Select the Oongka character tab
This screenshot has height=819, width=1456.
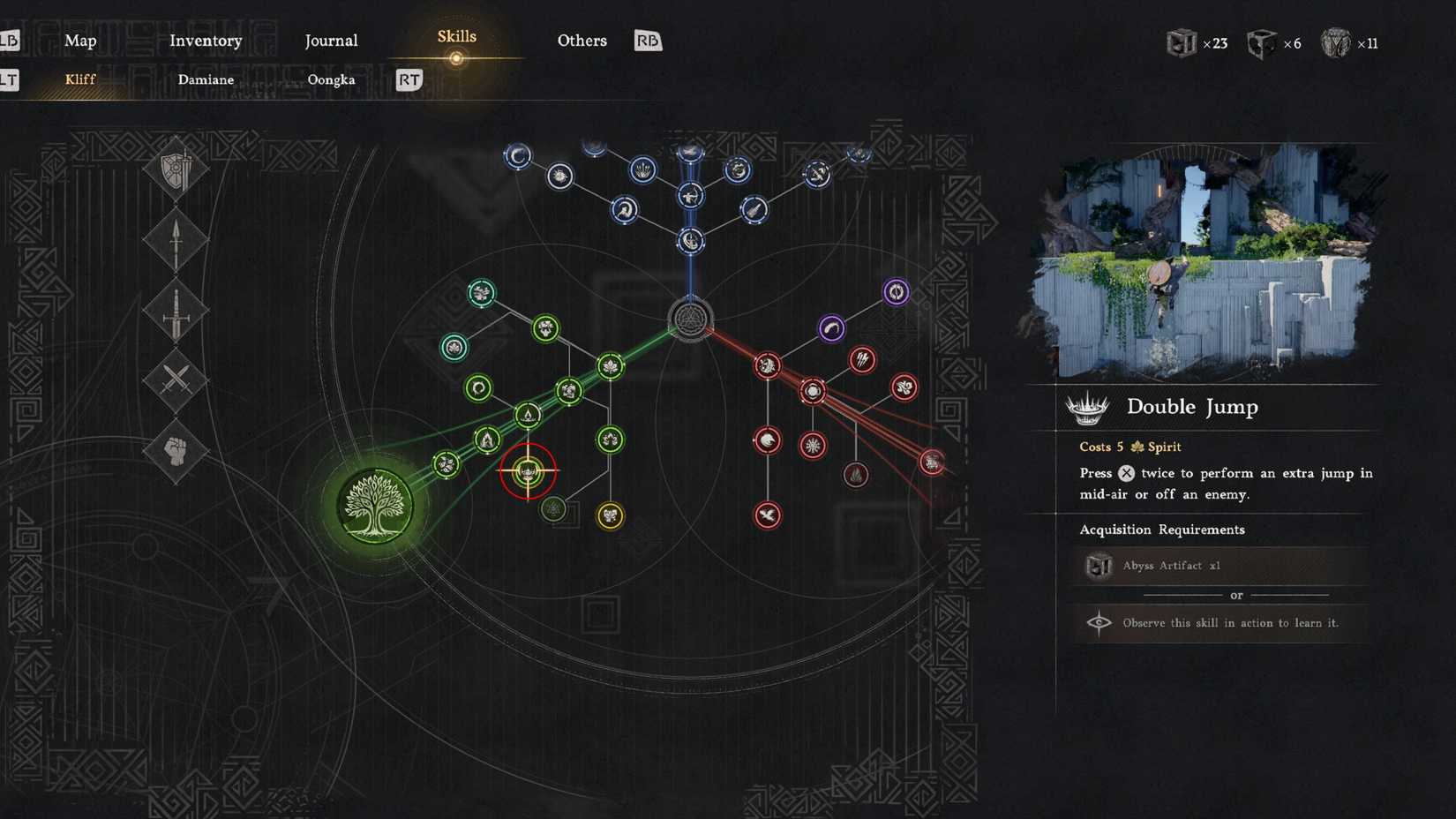332,79
